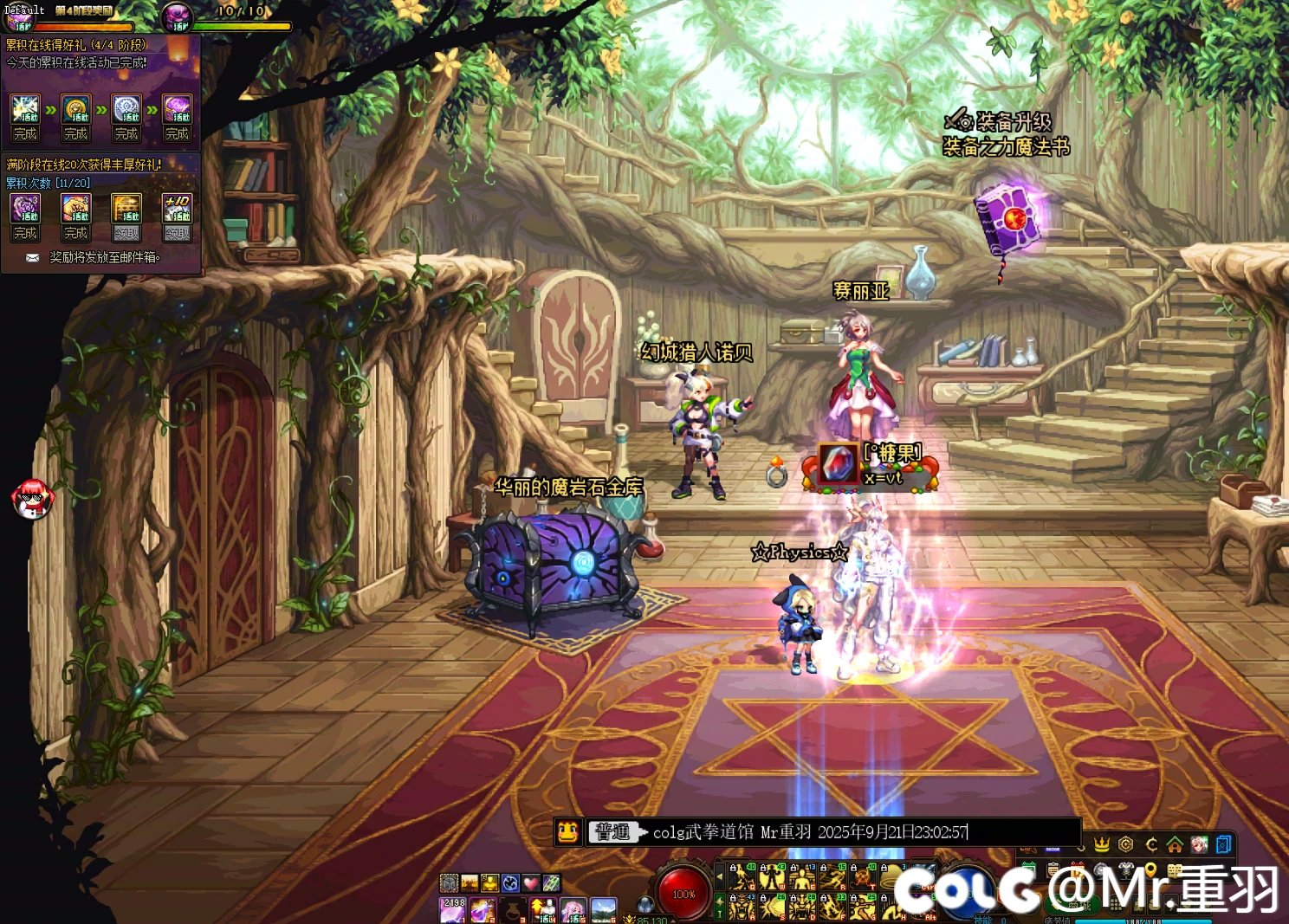This screenshot has width=1289, height=924.
Task: Click the pink heart icon above quick slots
Action: coord(530,882)
